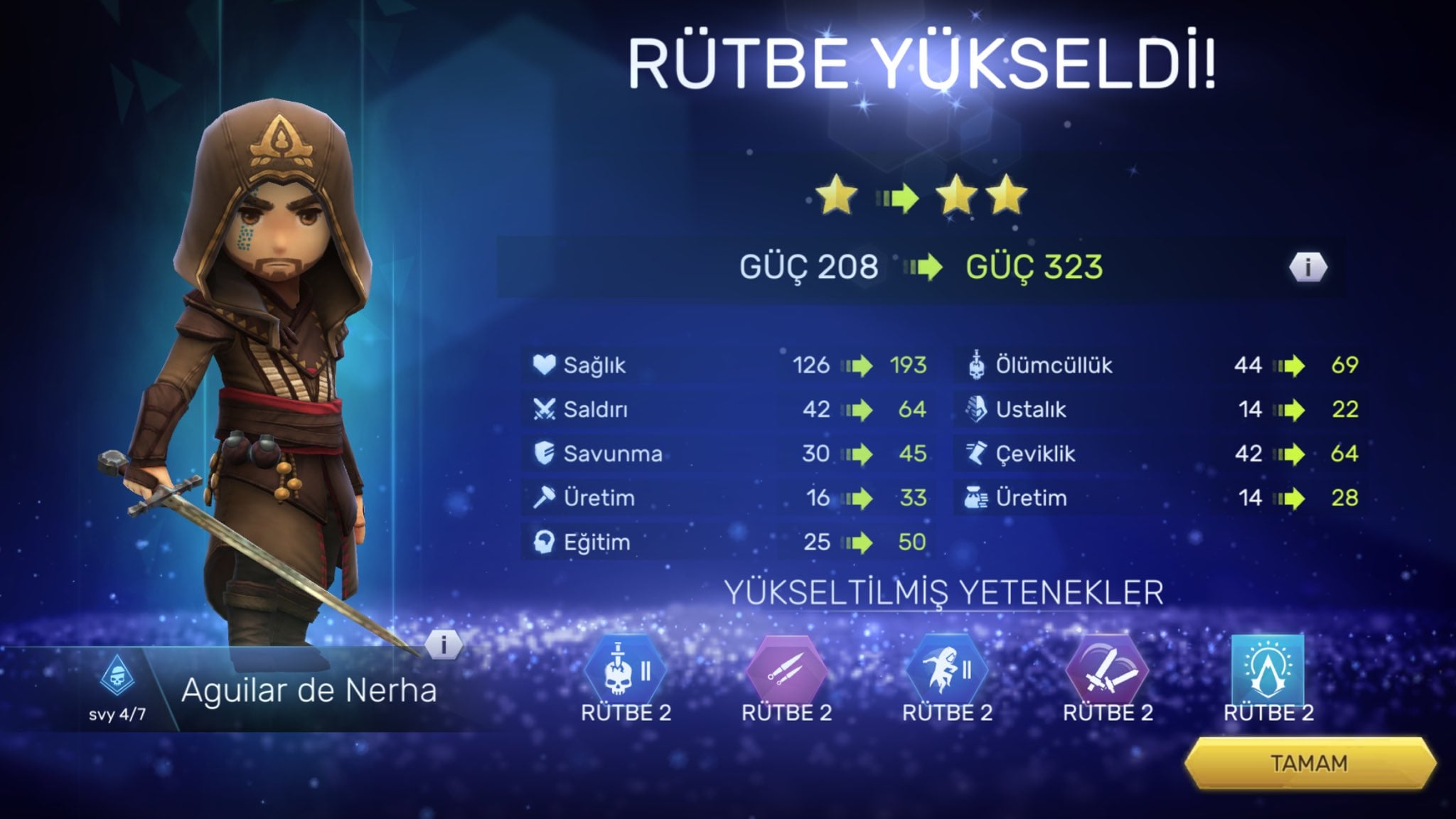1456x819 pixels.
Task: Show hero info next to Aguilar de Nerha
Action: tap(444, 645)
